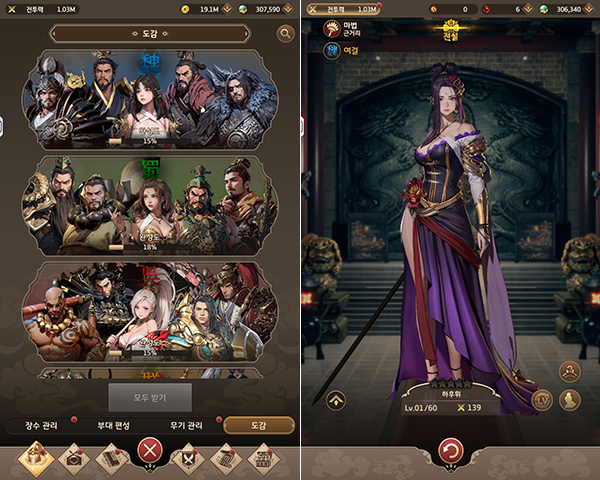Select the red-banner faction hero group card

tap(149, 311)
